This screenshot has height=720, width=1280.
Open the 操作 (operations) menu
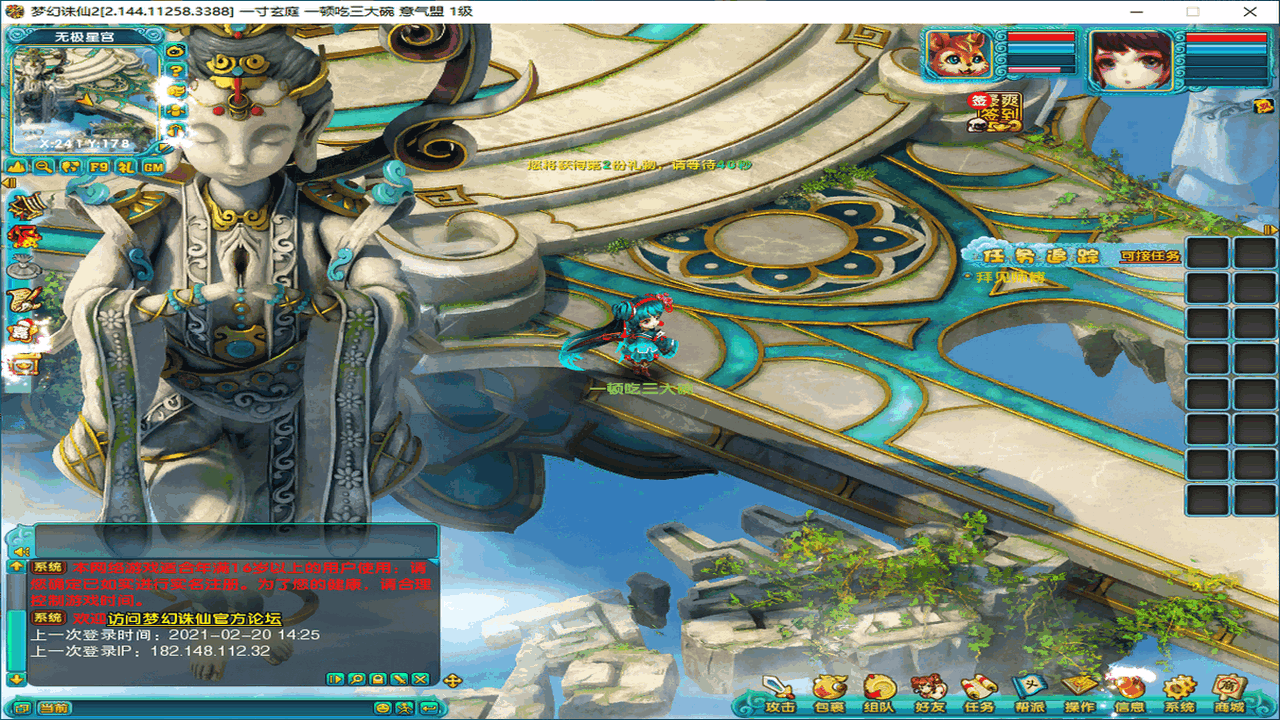[1080, 692]
